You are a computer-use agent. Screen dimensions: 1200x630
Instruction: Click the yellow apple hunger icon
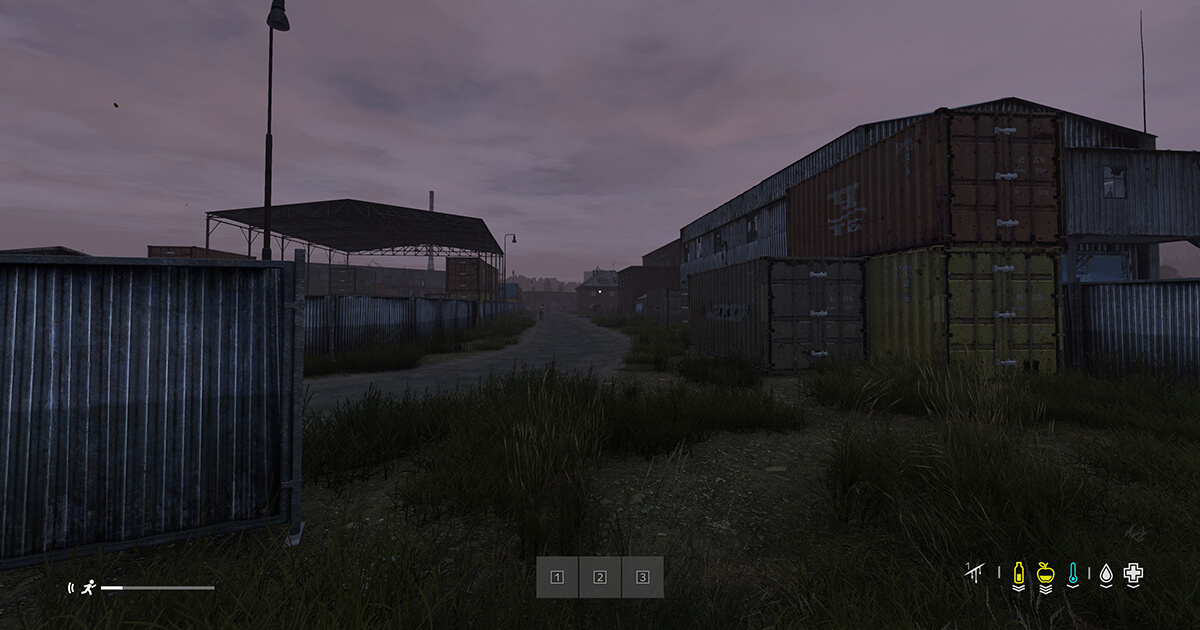pos(1046,574)
